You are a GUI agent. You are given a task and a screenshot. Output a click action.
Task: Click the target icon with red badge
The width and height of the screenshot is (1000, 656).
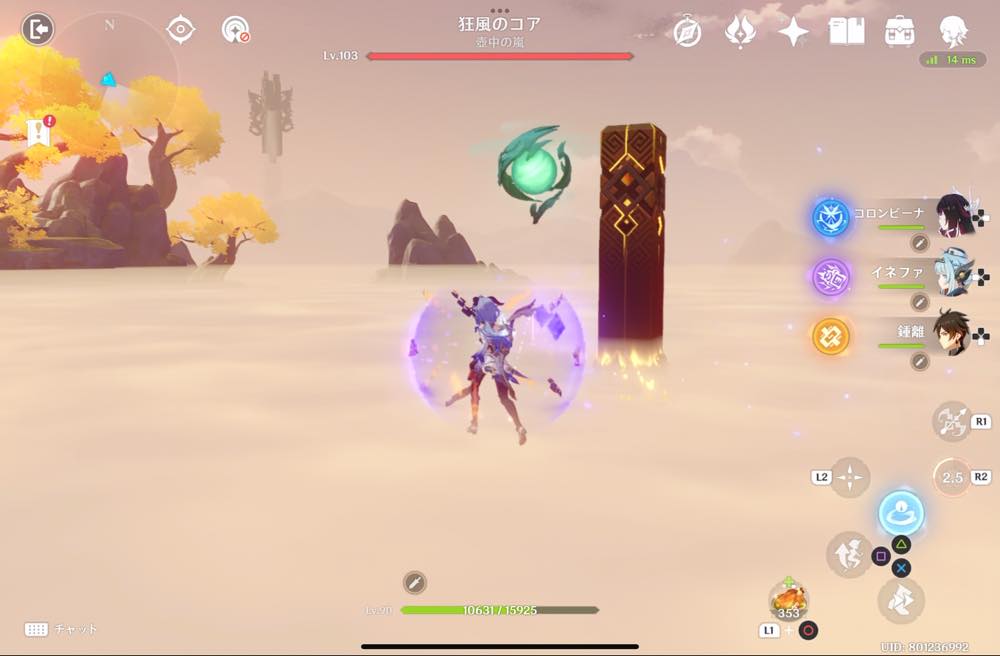(235, 29)
